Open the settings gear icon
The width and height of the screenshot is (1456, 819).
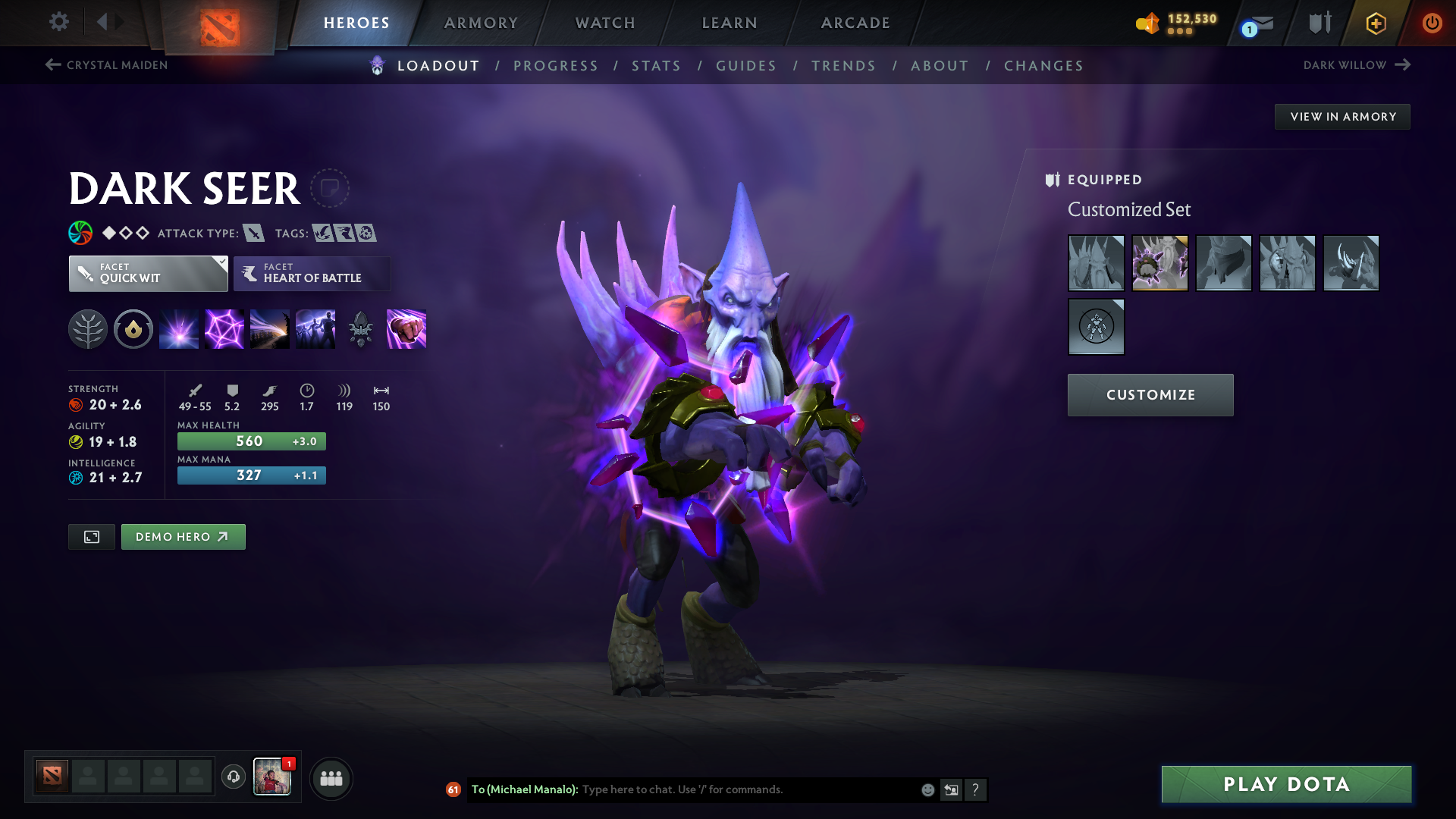59,22
